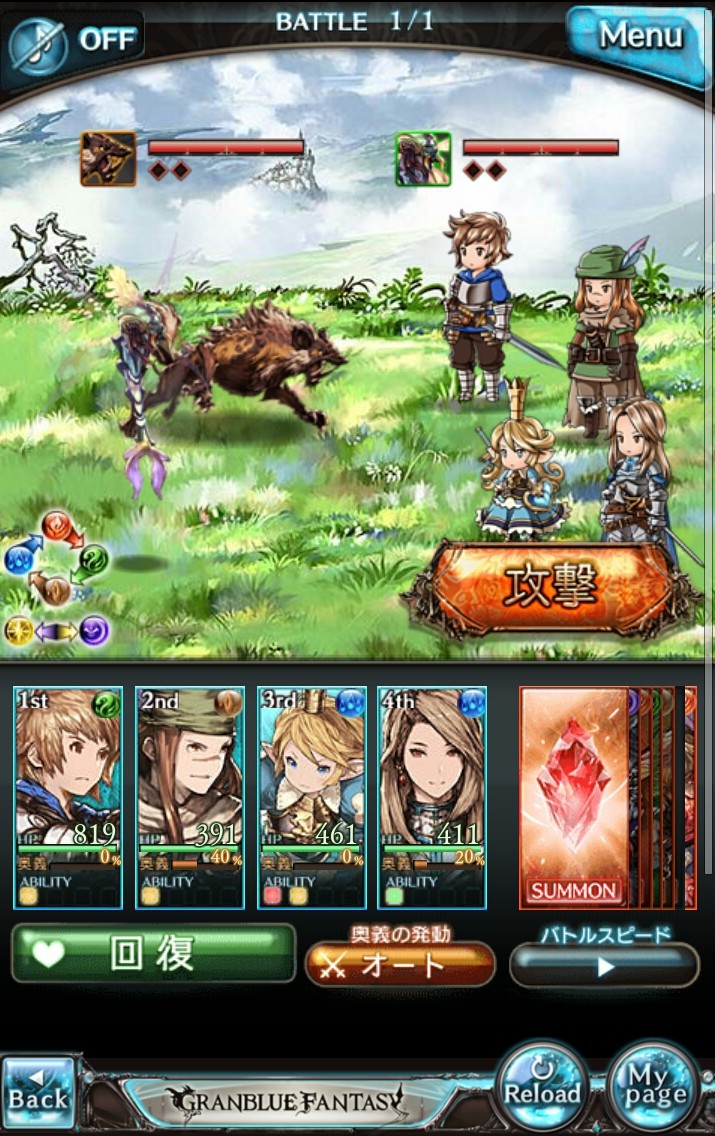
Task: Target the boar enemy icon
Action: [x=108, y=159]
